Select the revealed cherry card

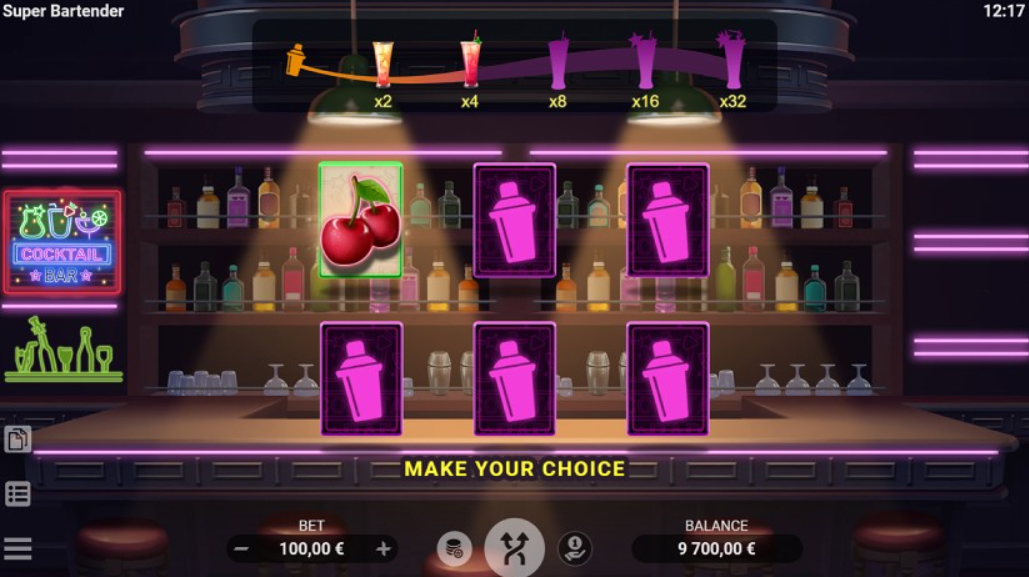pos(361,220)
